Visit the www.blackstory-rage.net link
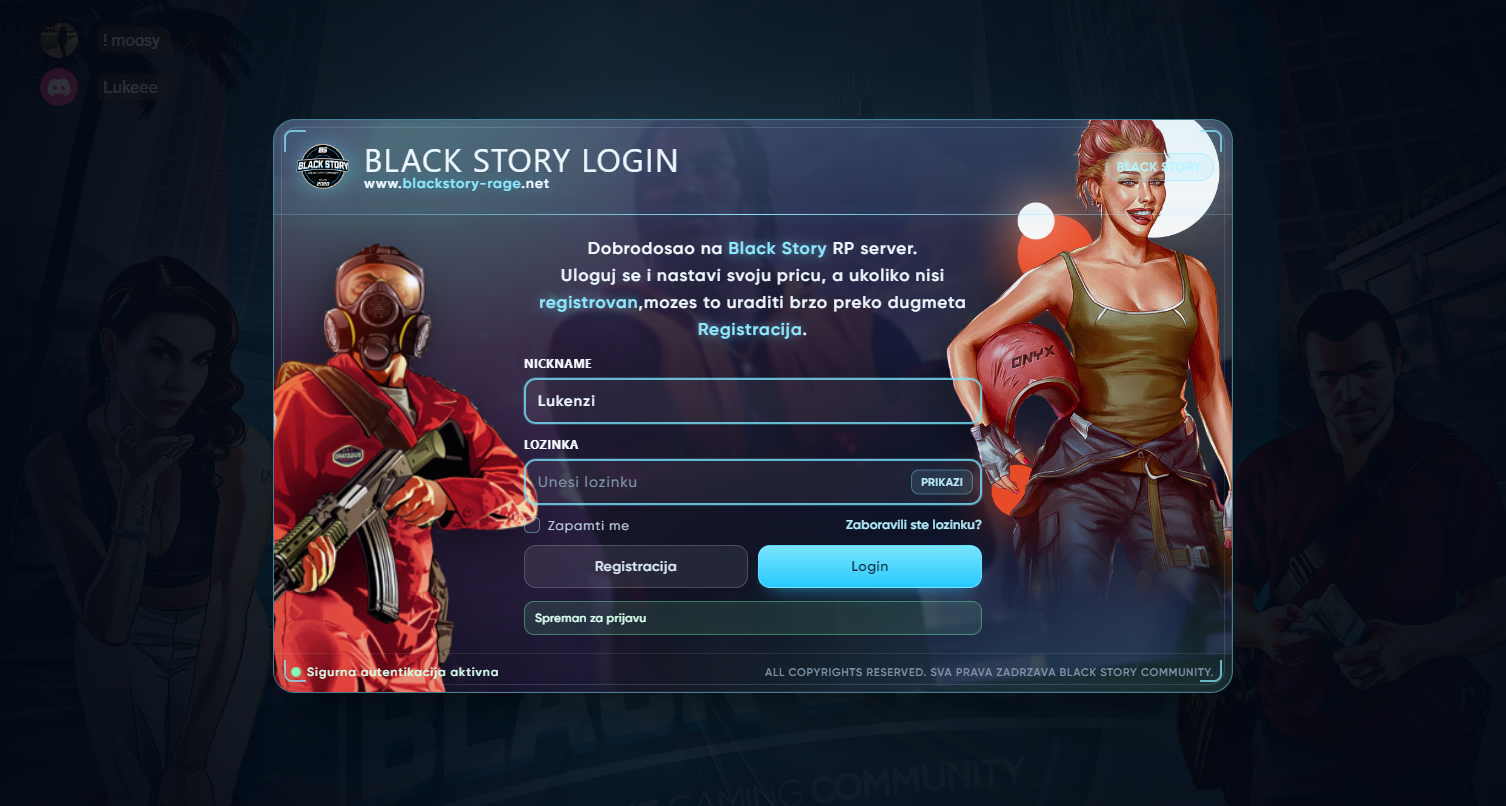The height and width of the screenshot is (806, 1506). point(456,184)
